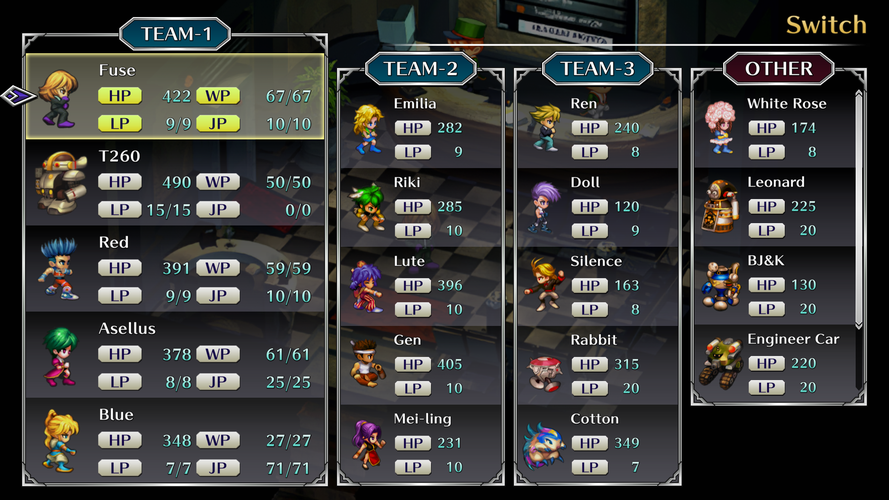Pick Mei-ling in Team-2
The height and width of the screenshot is (500, 889).
click(x=420, y=442)
